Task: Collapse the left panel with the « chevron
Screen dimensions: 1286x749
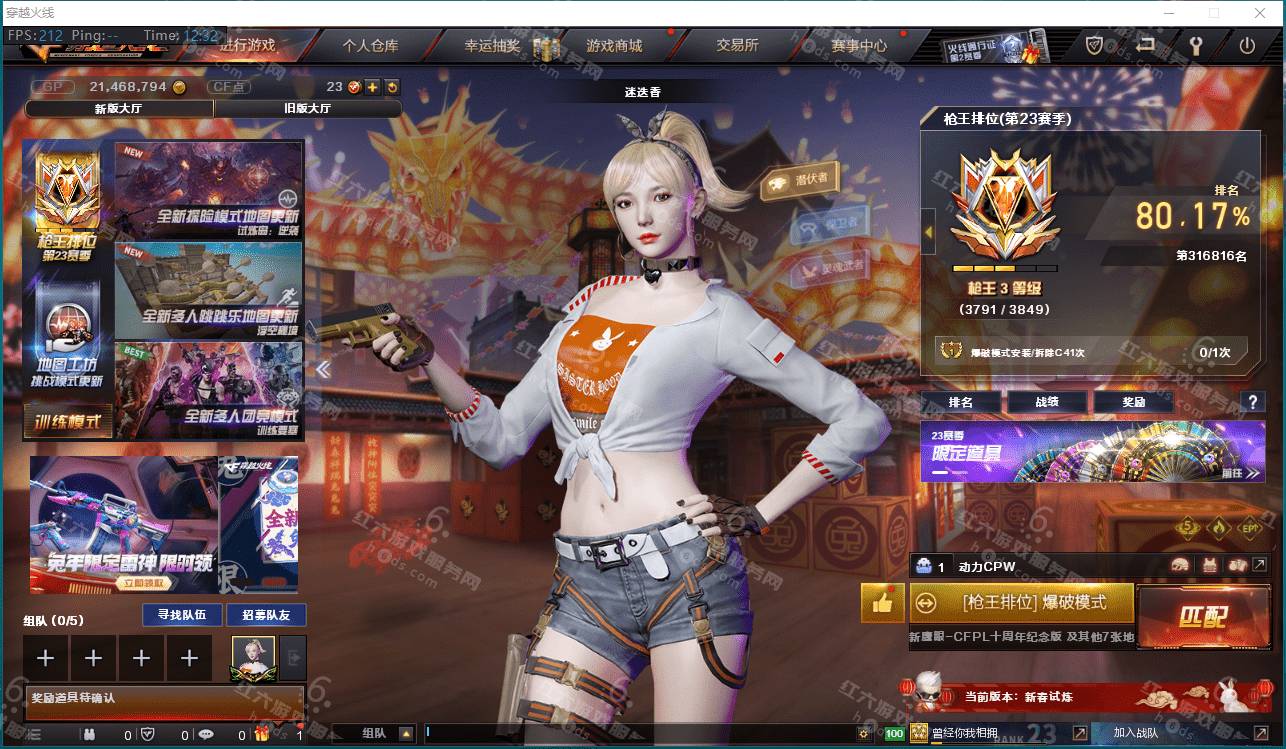Action: point(323,369)
